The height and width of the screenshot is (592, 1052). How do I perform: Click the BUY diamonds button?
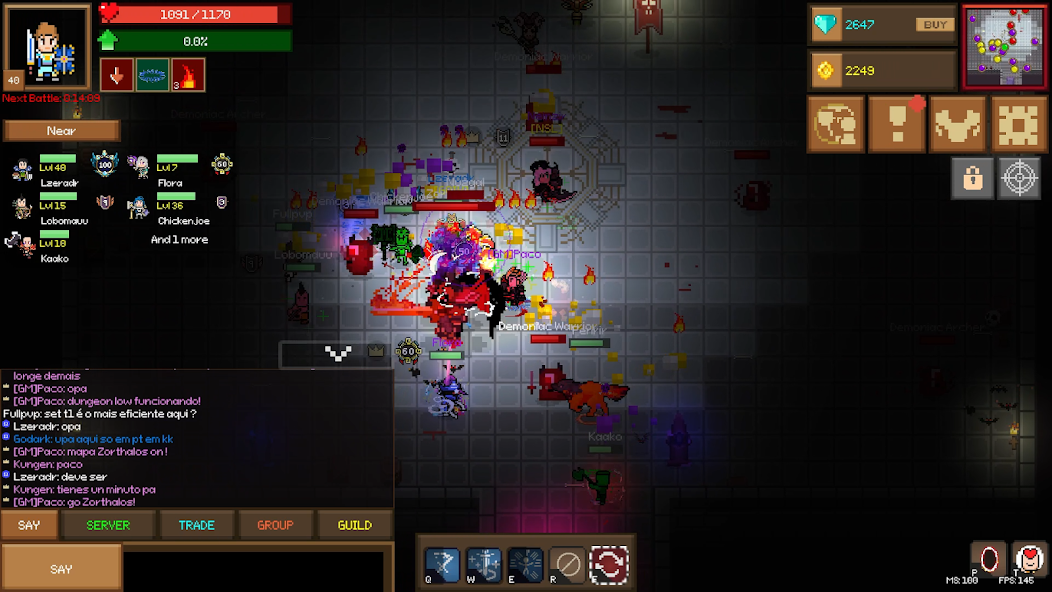tap(934, 25)
